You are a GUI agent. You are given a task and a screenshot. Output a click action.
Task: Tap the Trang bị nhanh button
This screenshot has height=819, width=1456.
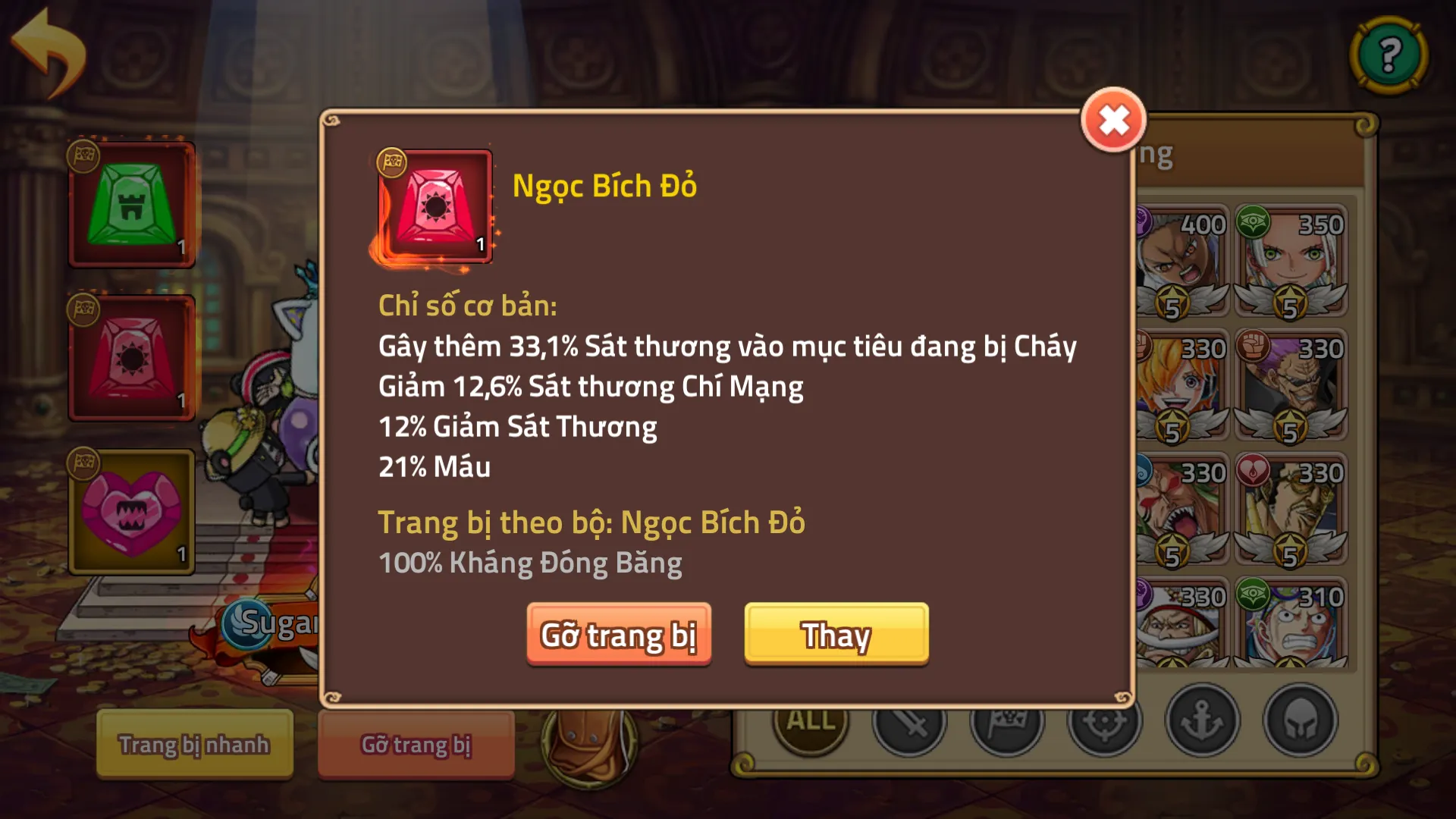coord(194,744)
